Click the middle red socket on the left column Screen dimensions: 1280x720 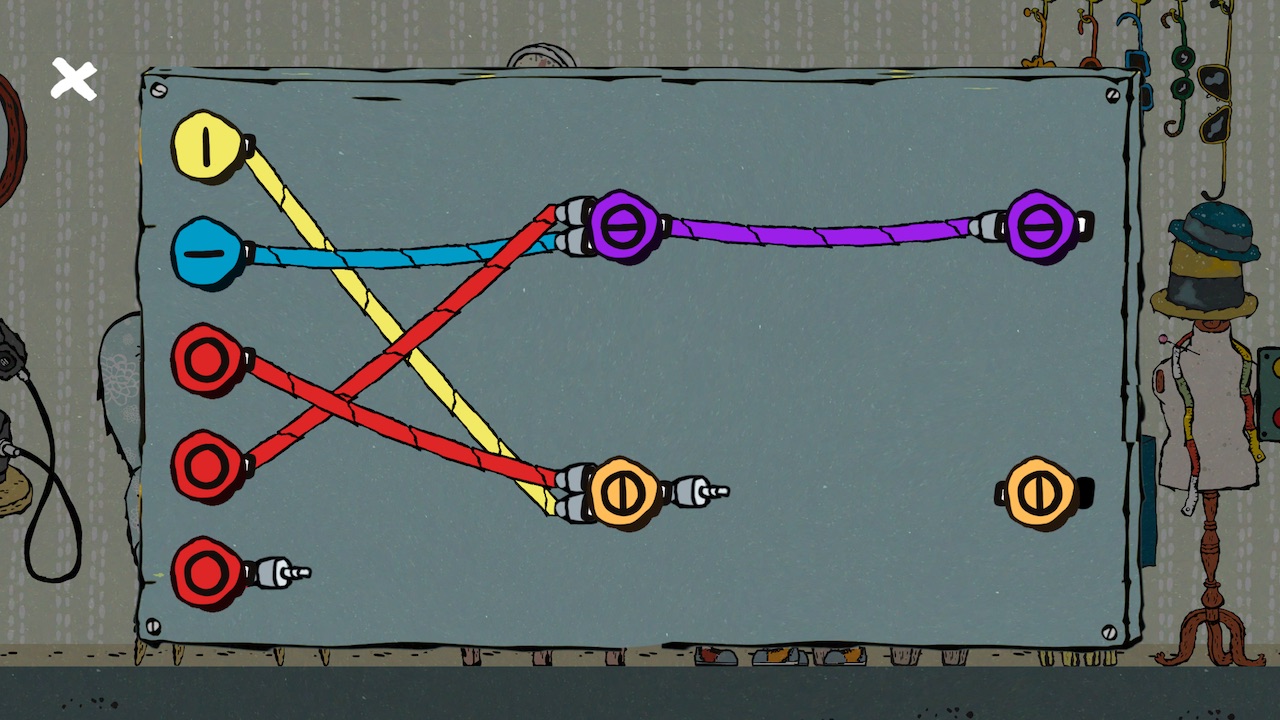point(207,466)
